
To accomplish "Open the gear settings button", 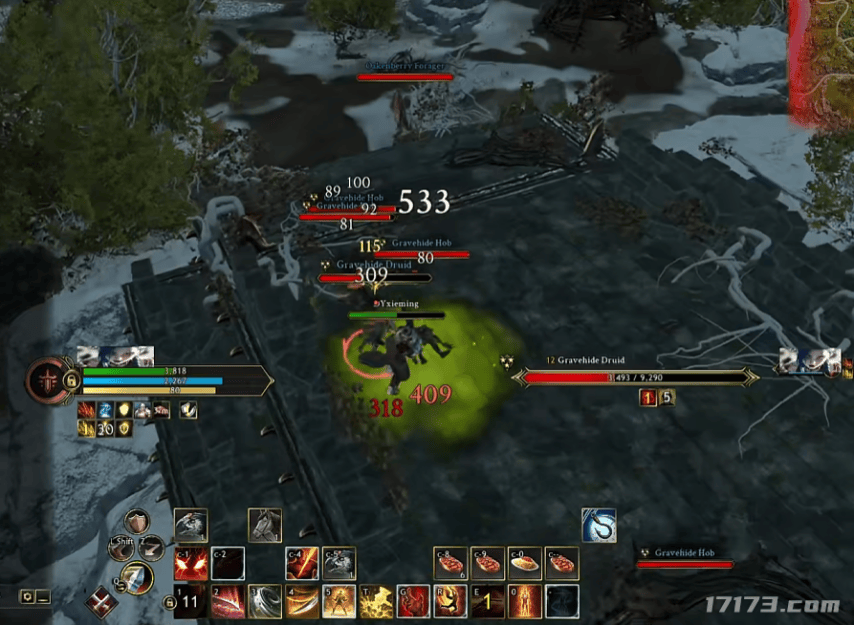I will (x=27, y=597).
